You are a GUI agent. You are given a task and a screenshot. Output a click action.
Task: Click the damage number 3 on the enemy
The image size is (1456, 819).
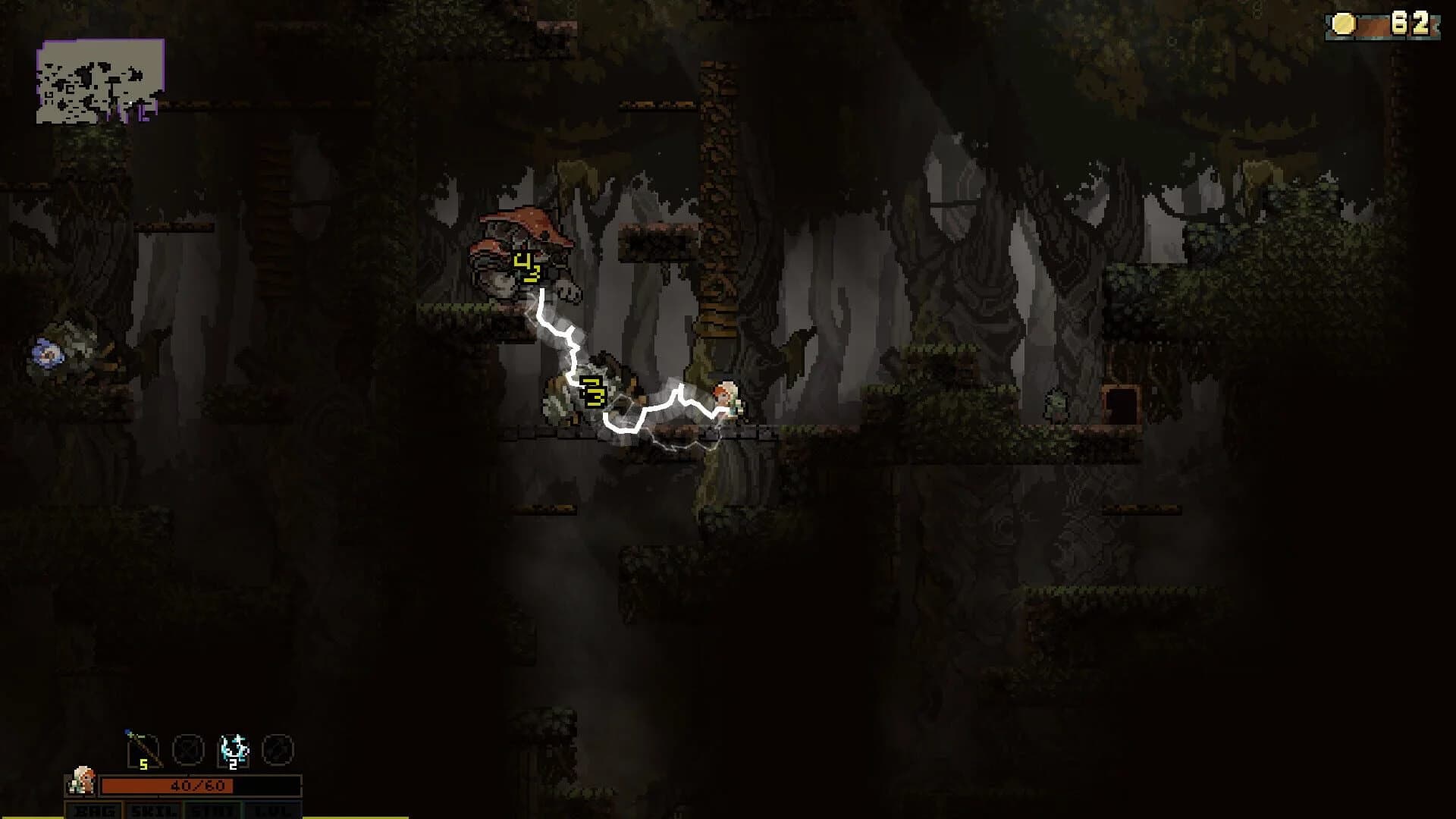(x=594, y=392)
